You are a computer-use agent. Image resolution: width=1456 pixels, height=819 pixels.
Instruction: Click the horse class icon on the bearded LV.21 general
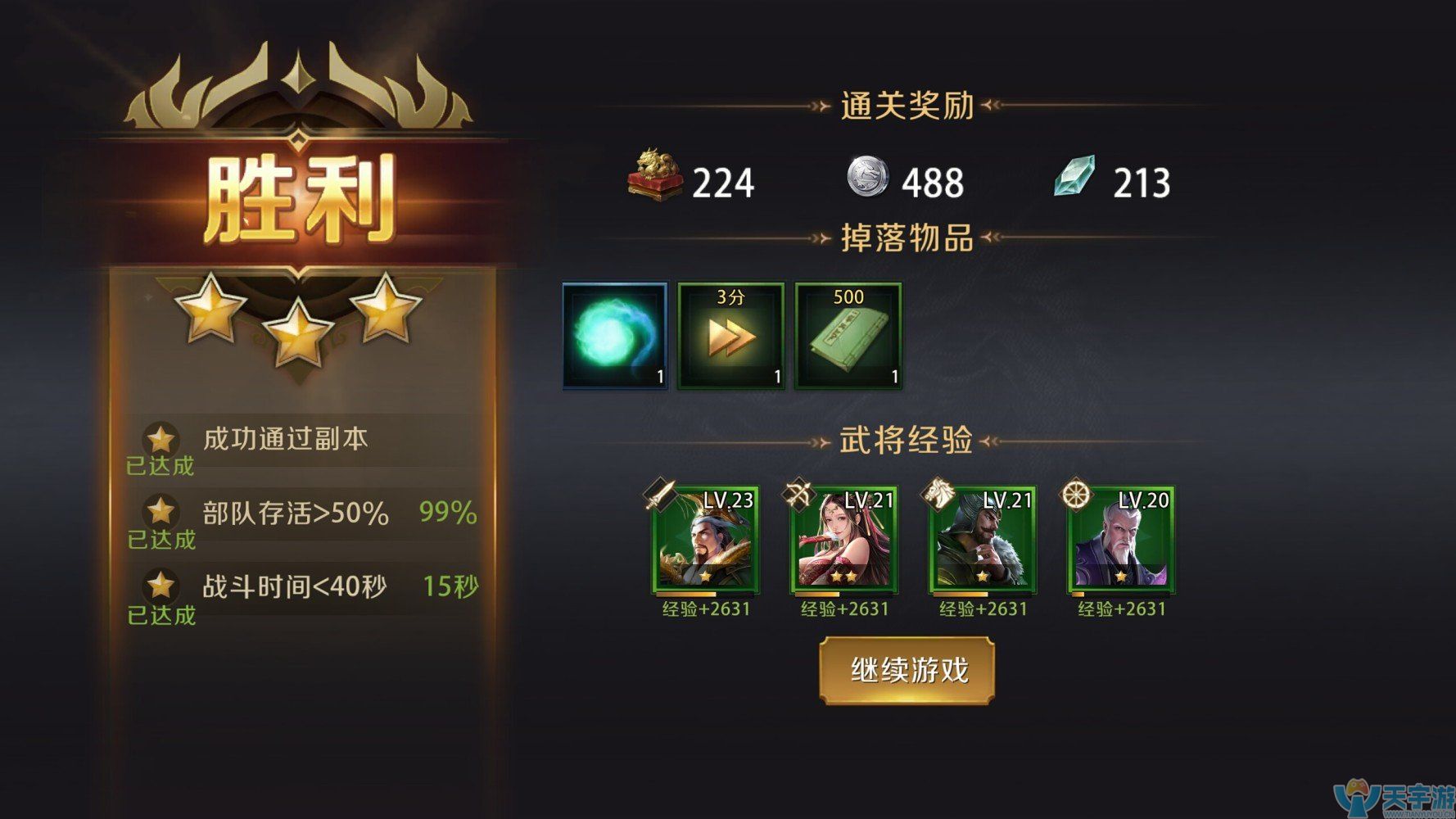(938, 494)
